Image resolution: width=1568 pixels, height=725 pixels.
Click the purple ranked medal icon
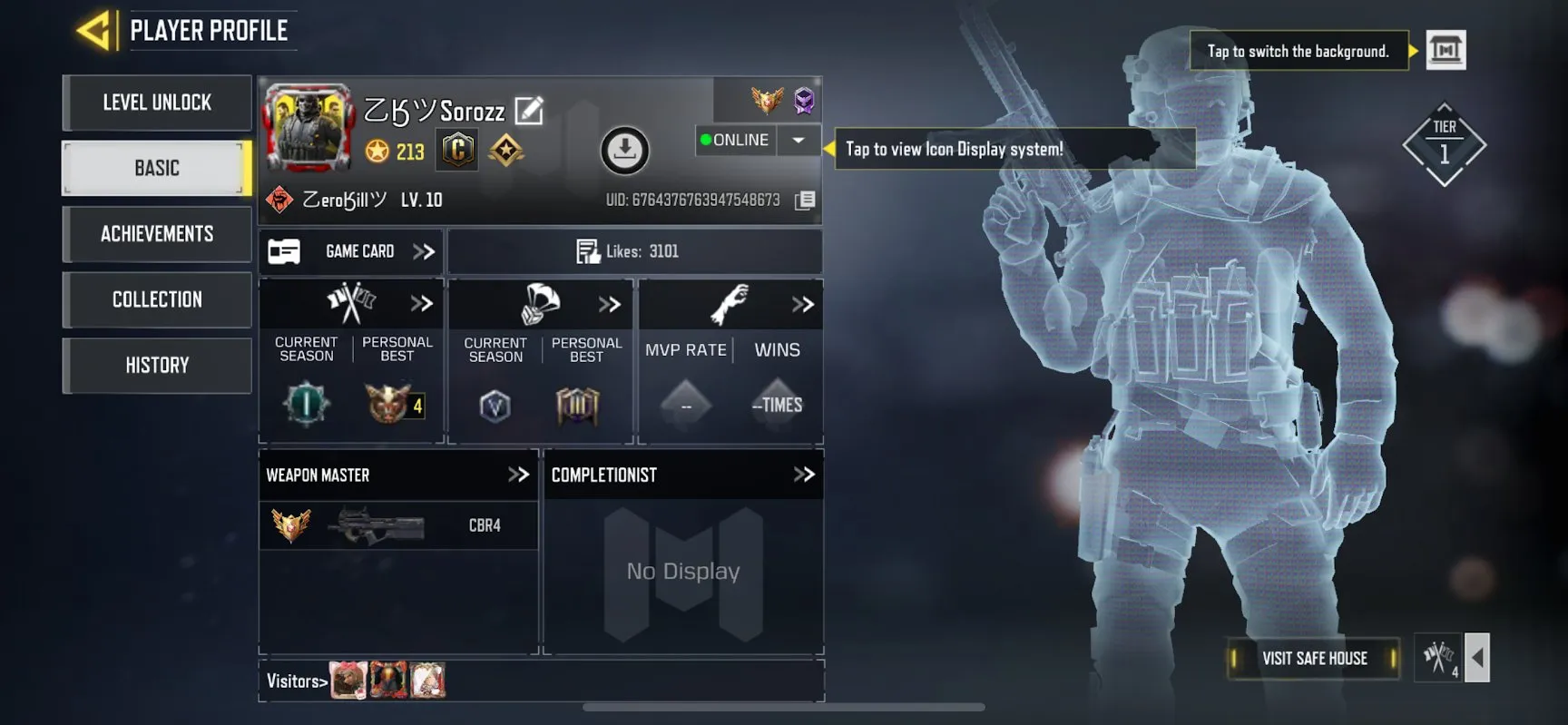point(802,102)
